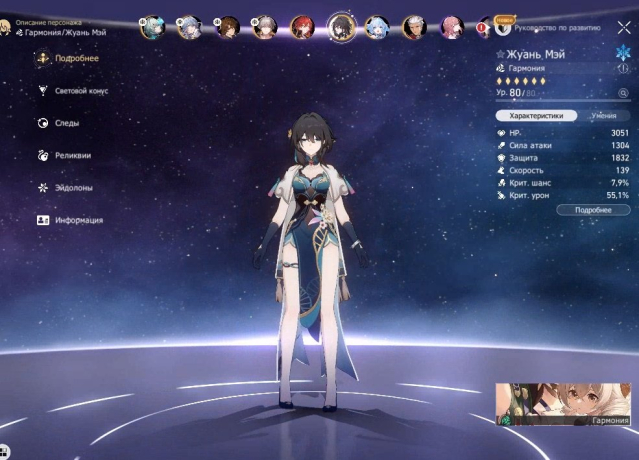Switch to the Умения tab
This screenshot has height=460, width=639.
pyautogui.click(x=603, y=116)
